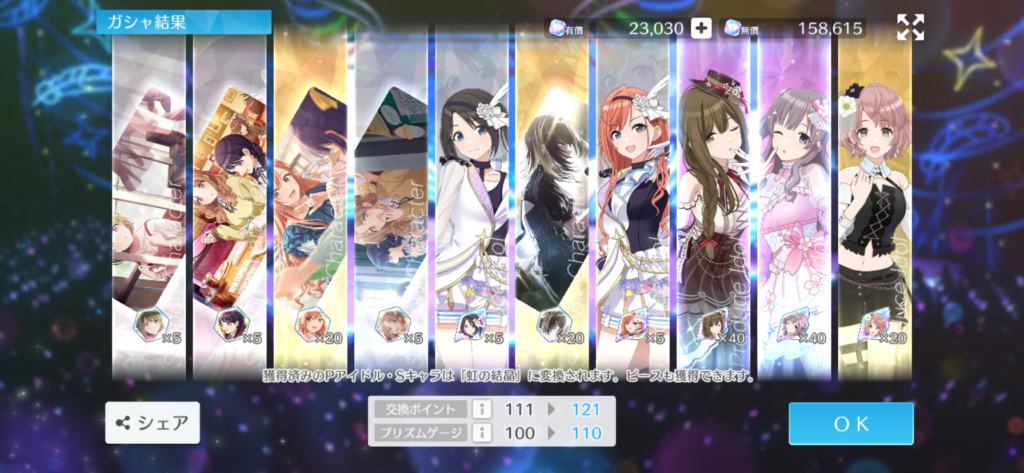Choose the winking silver-haired girl card

point(794,200)
